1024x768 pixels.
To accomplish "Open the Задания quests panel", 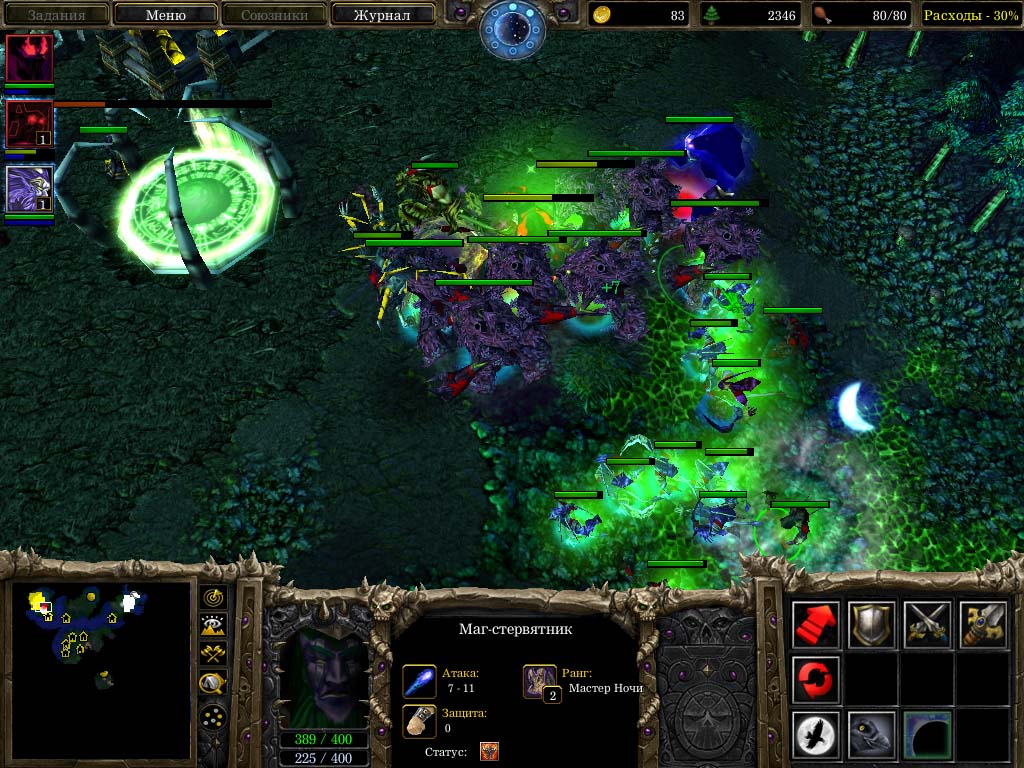I will 56,15.
